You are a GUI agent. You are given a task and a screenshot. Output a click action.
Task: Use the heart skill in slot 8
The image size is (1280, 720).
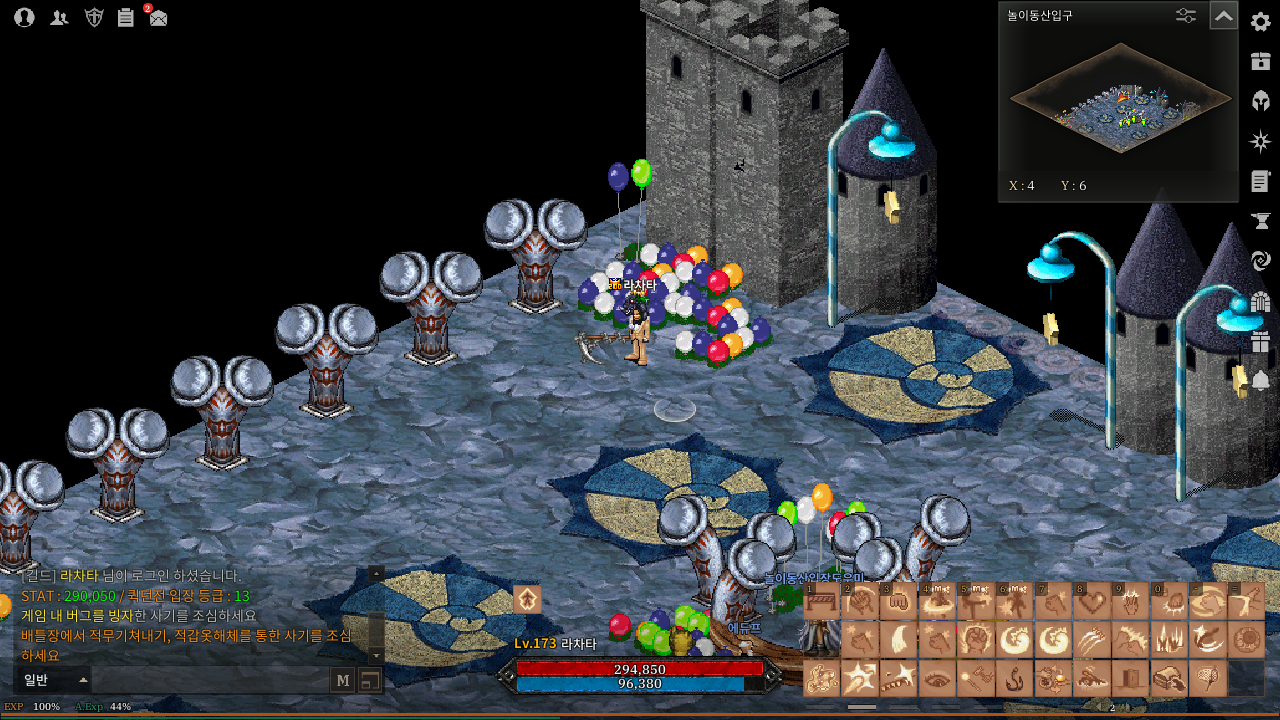tap(1092, 602)
